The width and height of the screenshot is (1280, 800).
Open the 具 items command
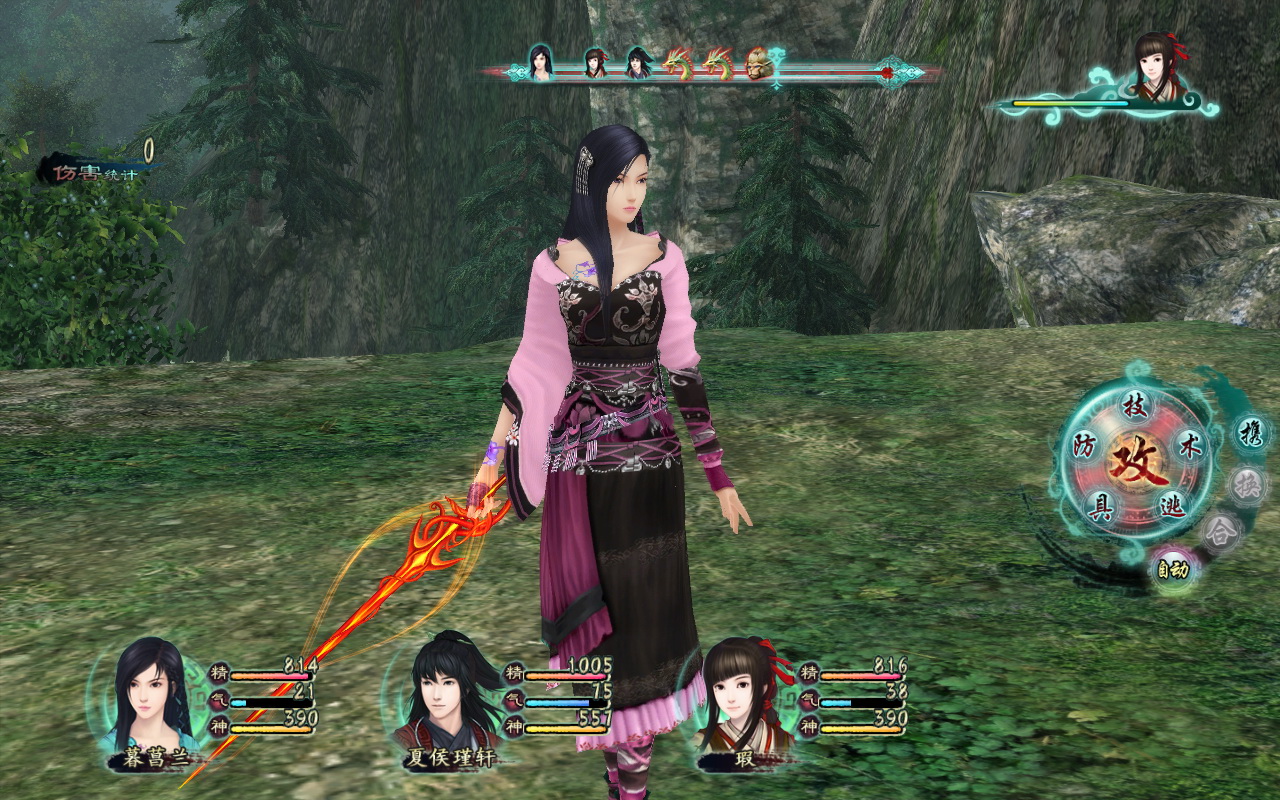point(1101,510)
